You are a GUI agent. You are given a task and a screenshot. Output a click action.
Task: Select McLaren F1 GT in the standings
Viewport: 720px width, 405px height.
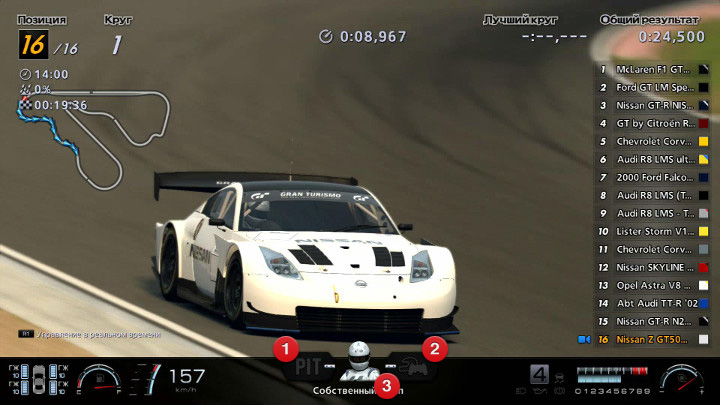coord(654,69)
